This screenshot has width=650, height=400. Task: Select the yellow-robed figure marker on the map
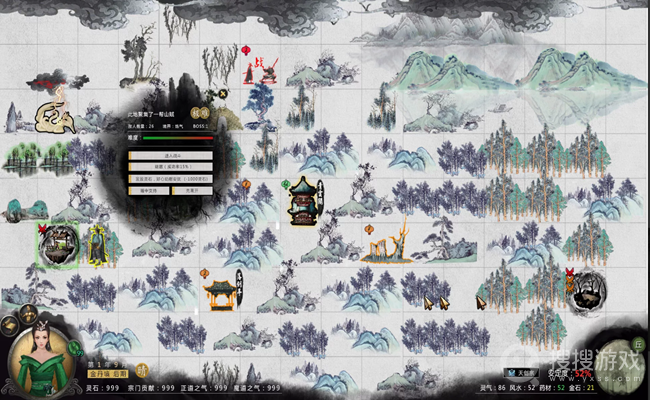pyautogui.click(x=98, y=245)
